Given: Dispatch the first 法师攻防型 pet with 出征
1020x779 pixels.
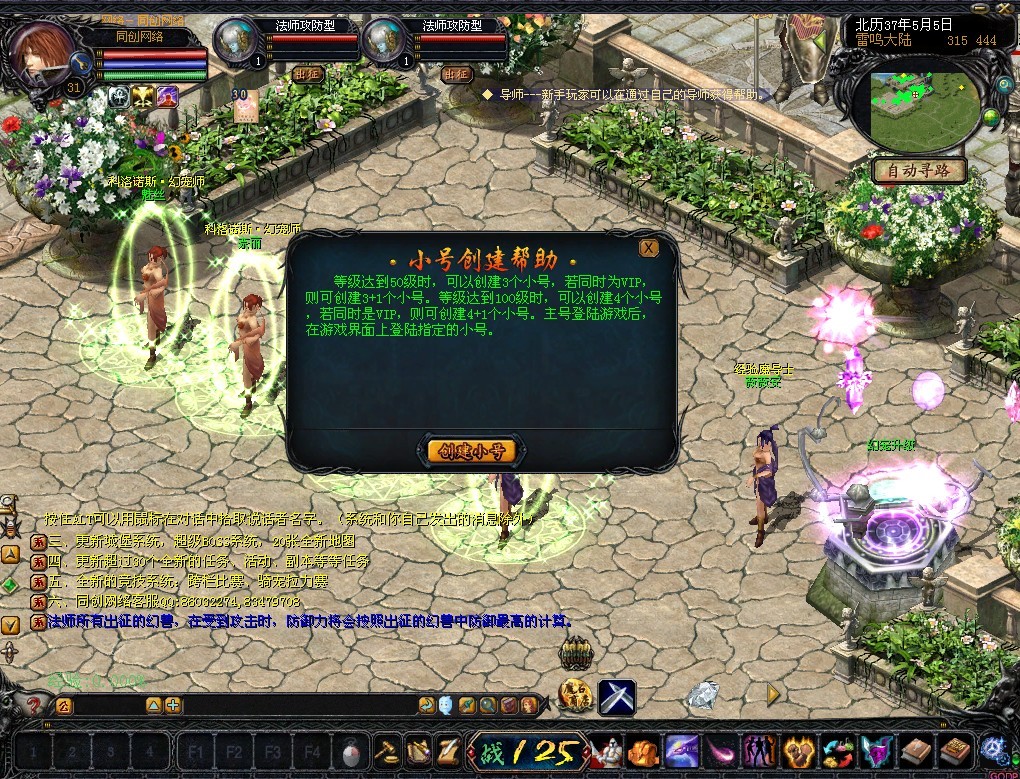Looking at the screenshot, I should coord(308,73).
